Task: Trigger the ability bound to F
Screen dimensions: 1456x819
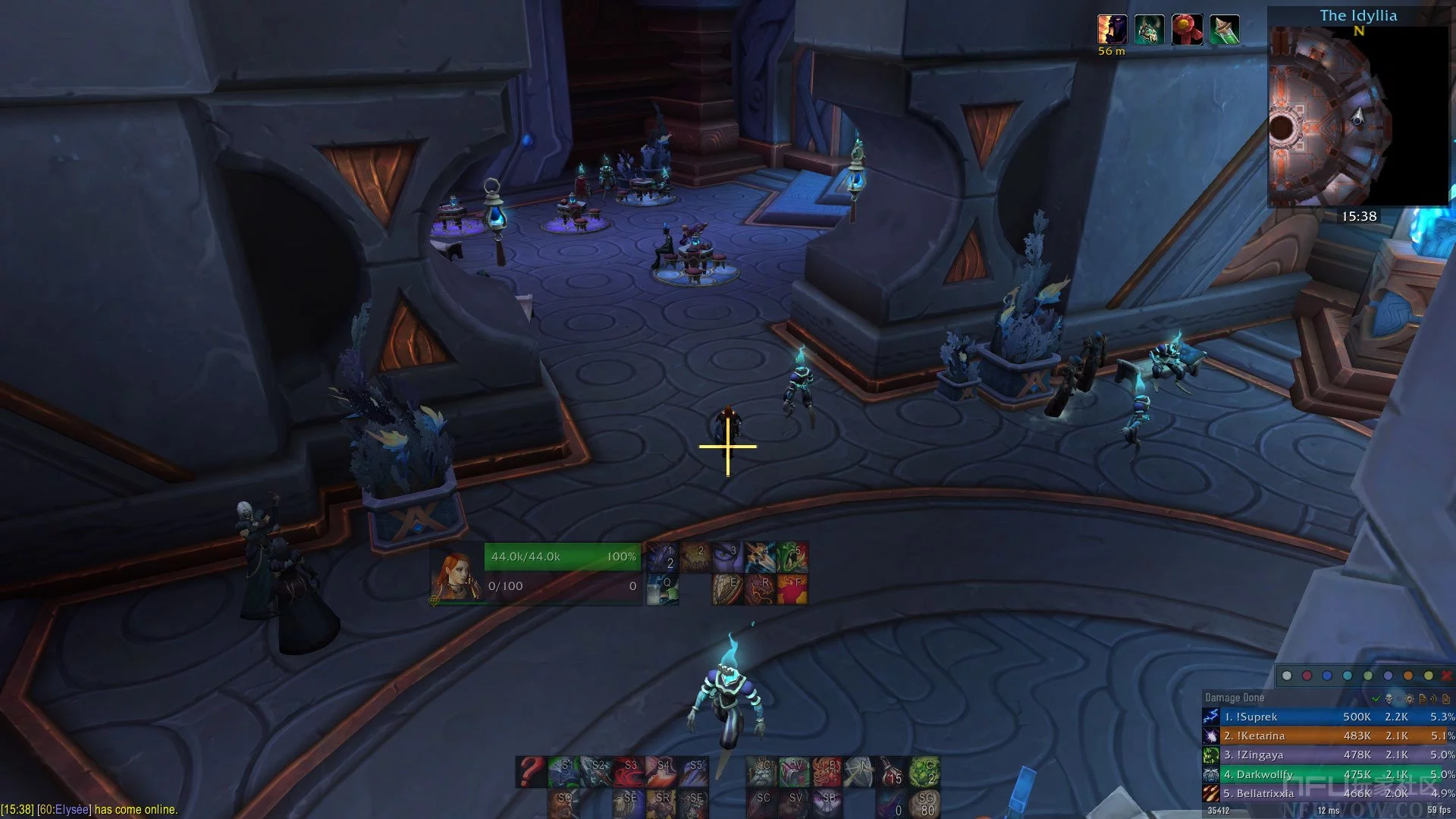Action: pyautogui.click(x=792, y=589)
